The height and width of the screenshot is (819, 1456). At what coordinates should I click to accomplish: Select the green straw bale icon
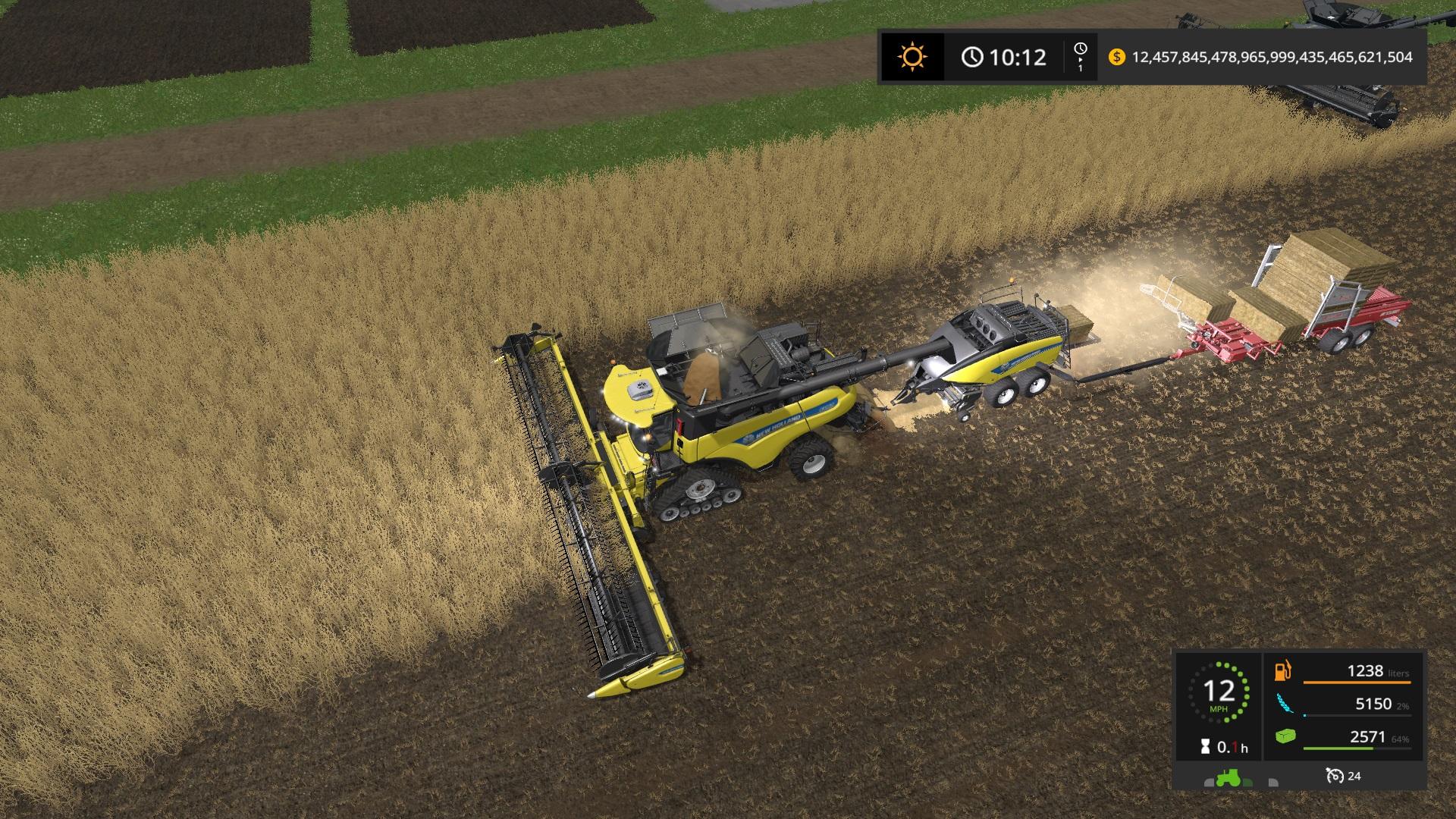[1285, 736]
